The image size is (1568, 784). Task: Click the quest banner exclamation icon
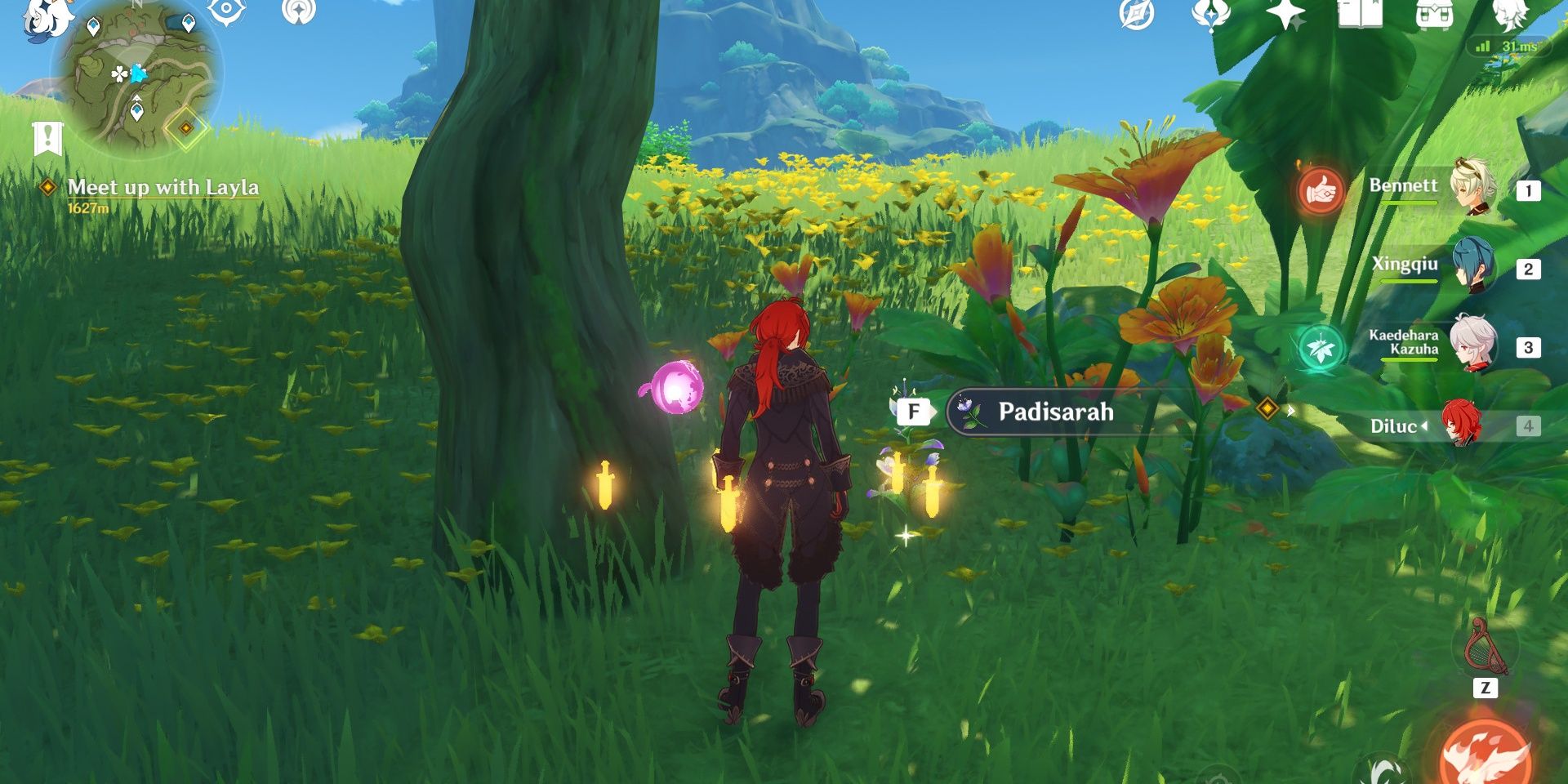coord(48,138)
